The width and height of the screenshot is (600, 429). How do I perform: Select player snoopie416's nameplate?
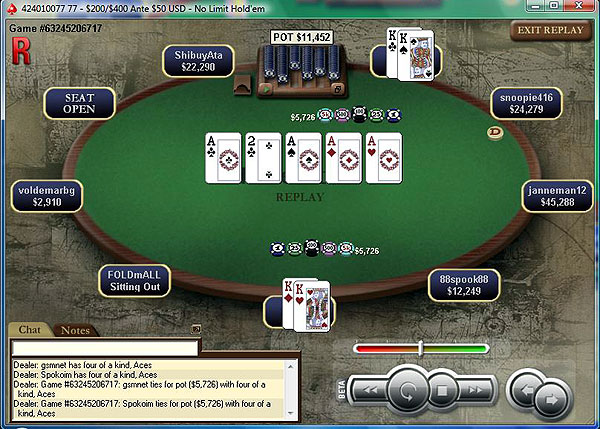(526, 103)
